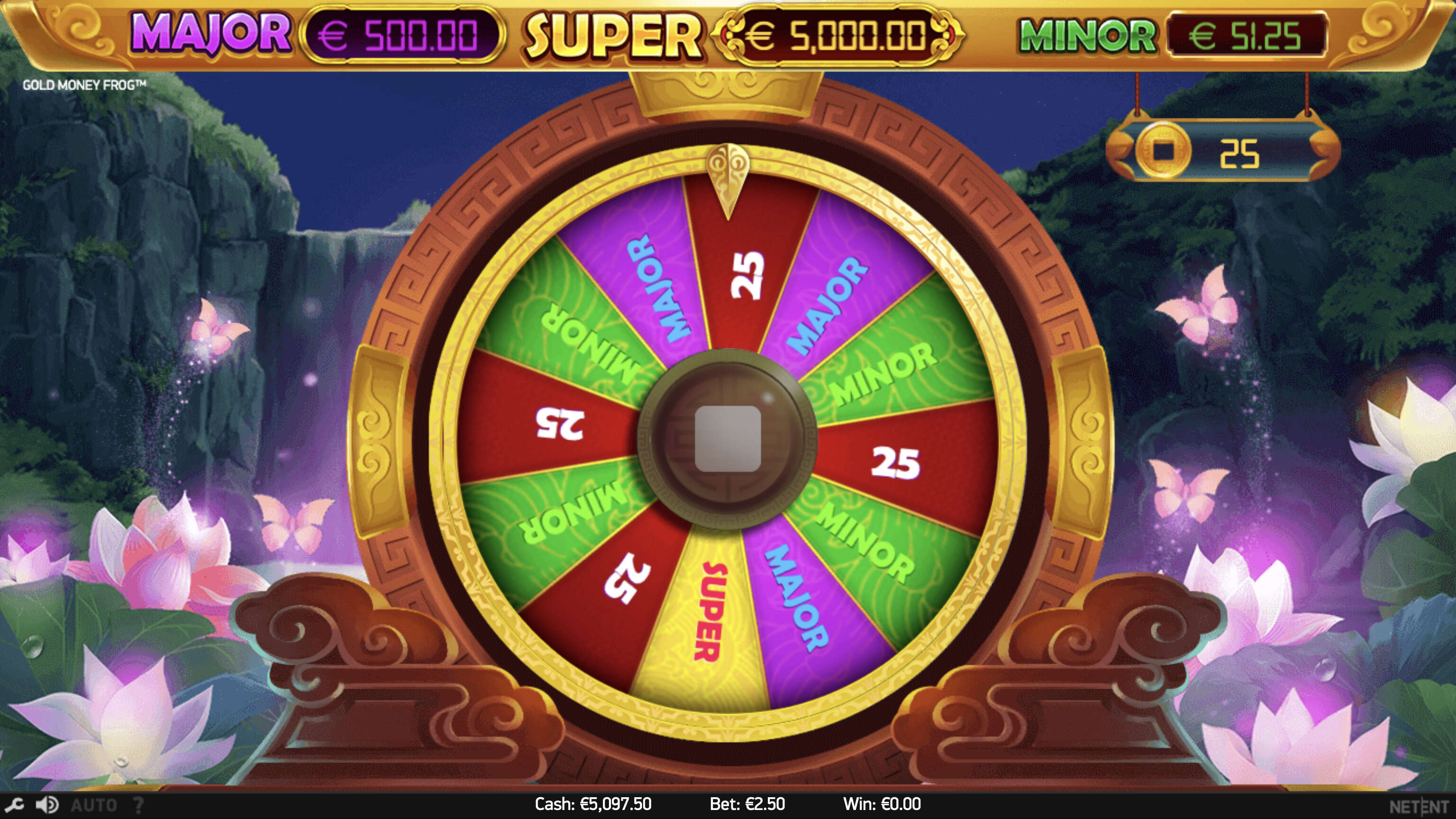Open the question mark help page
The height and width of the screenshot is (819, 1456).
tap(138, 804)
